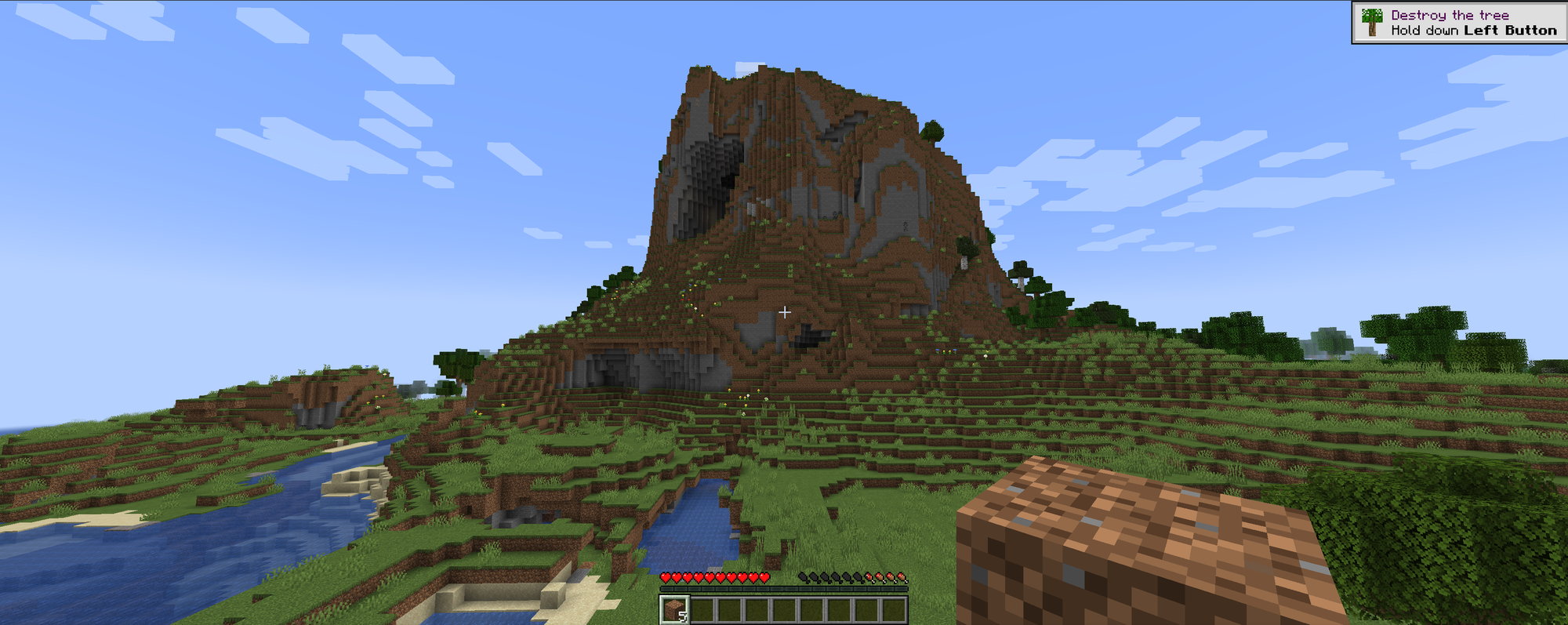Viewport: 1568px width, 625px height.
Task: Click the second empty hotbar slot
Action: tap(702, 611)
